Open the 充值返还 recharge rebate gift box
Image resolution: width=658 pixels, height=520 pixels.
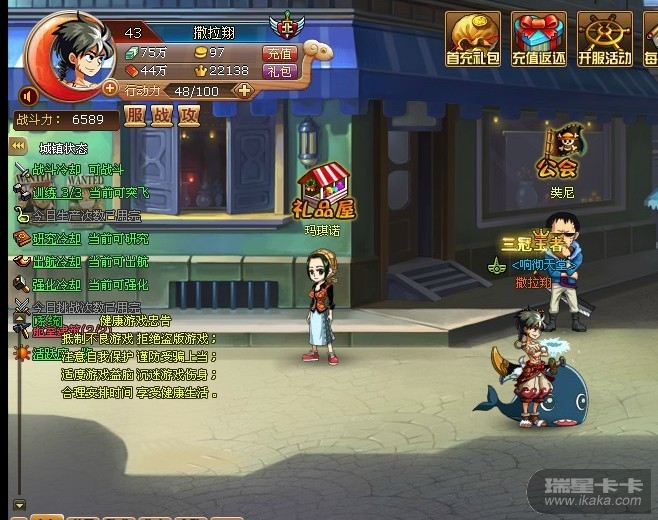click(x=538, y=40)
